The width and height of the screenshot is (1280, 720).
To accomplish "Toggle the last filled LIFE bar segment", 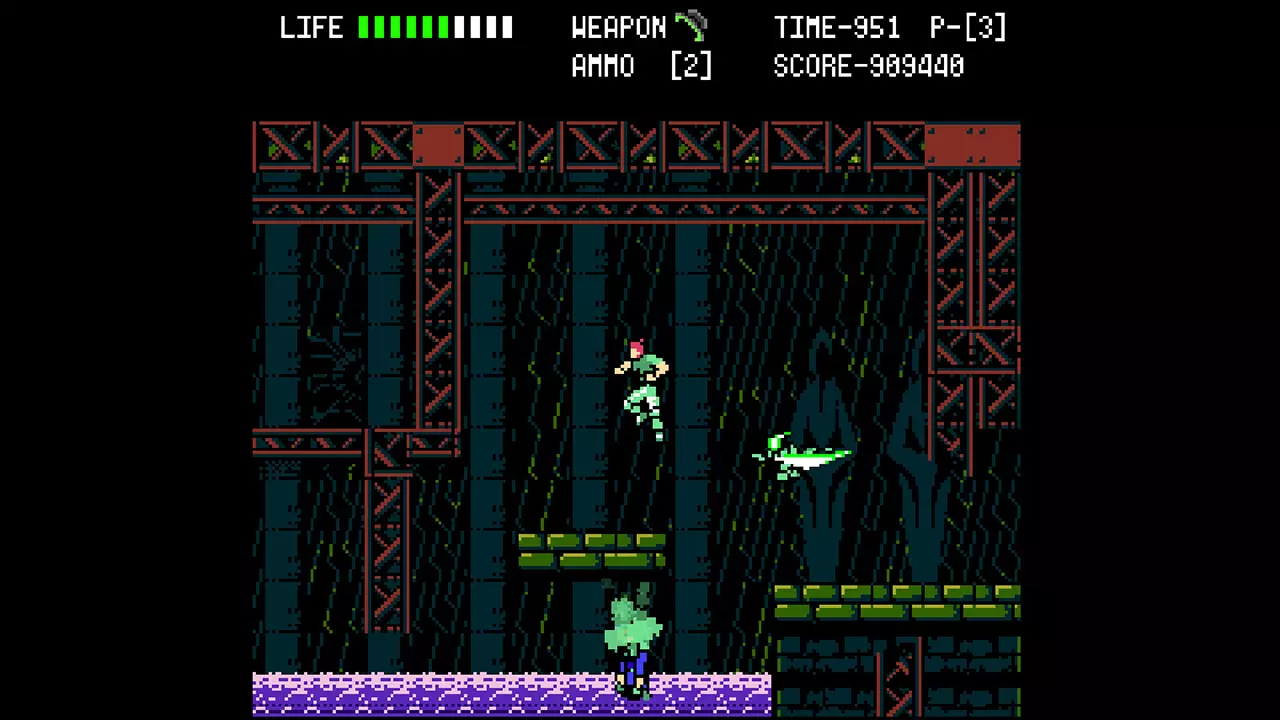I will click(x=442, y=27).
